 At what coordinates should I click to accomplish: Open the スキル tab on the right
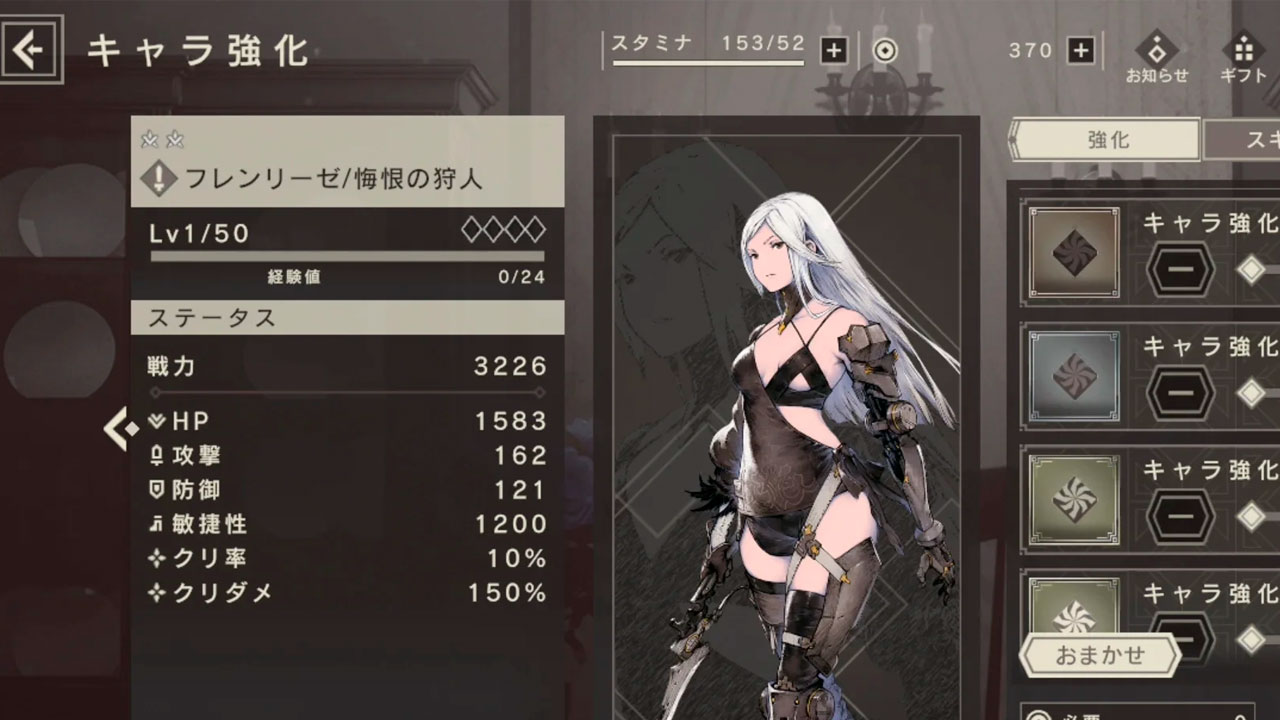point(1250,141)
